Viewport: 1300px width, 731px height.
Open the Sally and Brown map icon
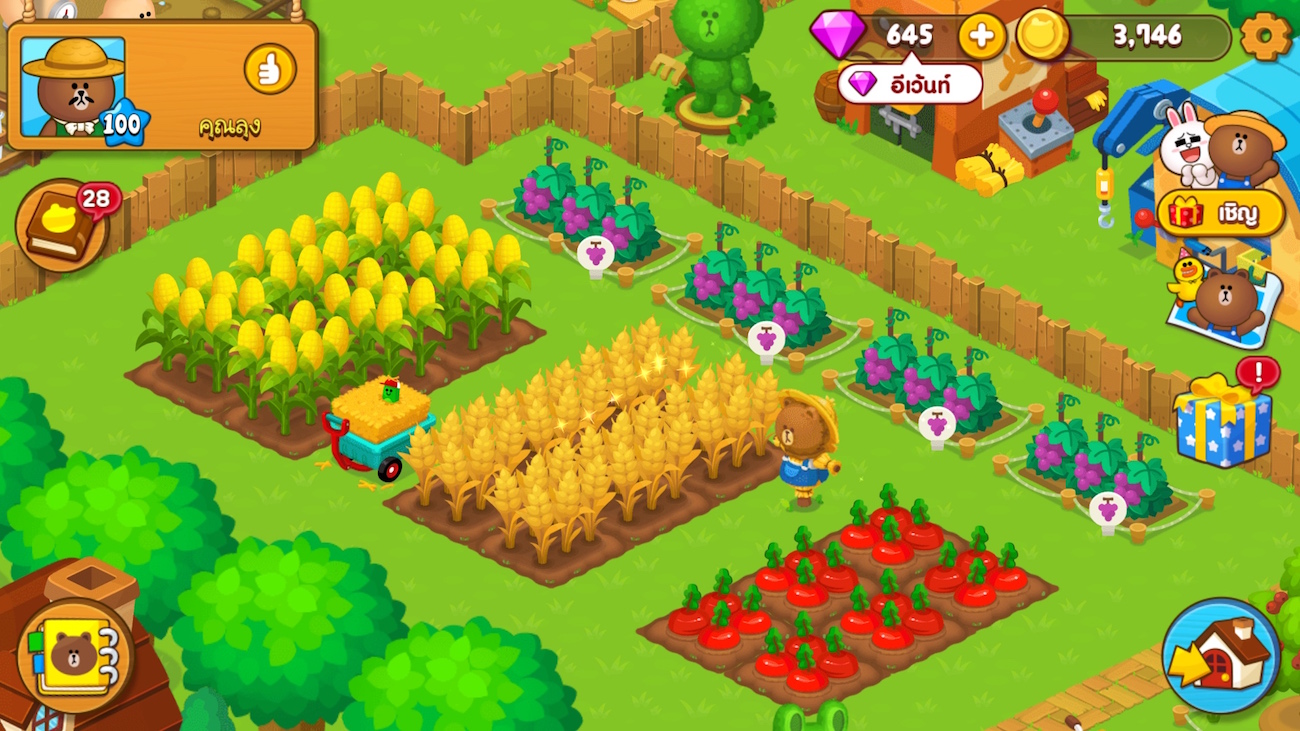[1222, 297]
